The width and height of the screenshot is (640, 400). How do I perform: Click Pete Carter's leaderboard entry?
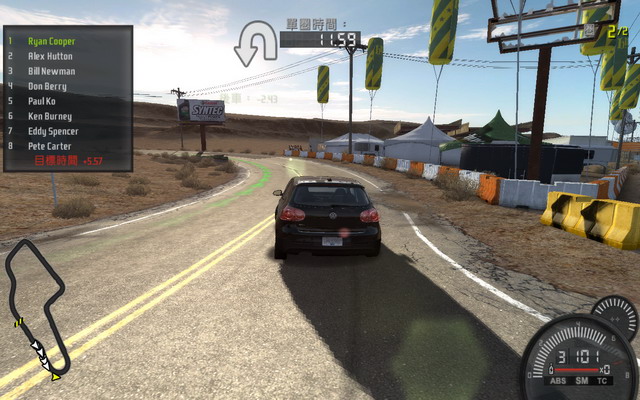pyautogui.click(x=49, y=146)
